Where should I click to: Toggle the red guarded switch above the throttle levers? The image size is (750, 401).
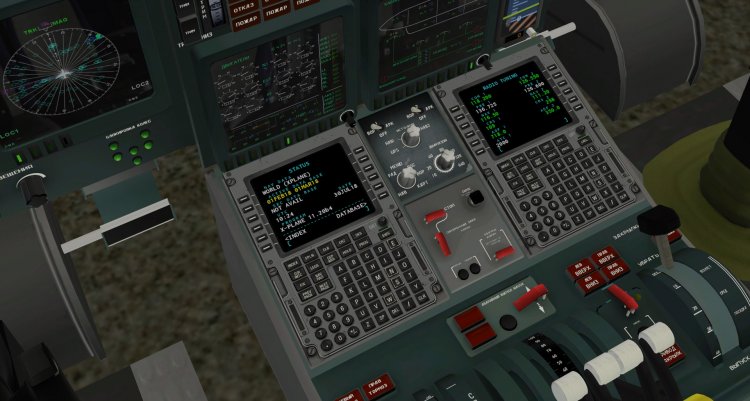pos(532,296)
